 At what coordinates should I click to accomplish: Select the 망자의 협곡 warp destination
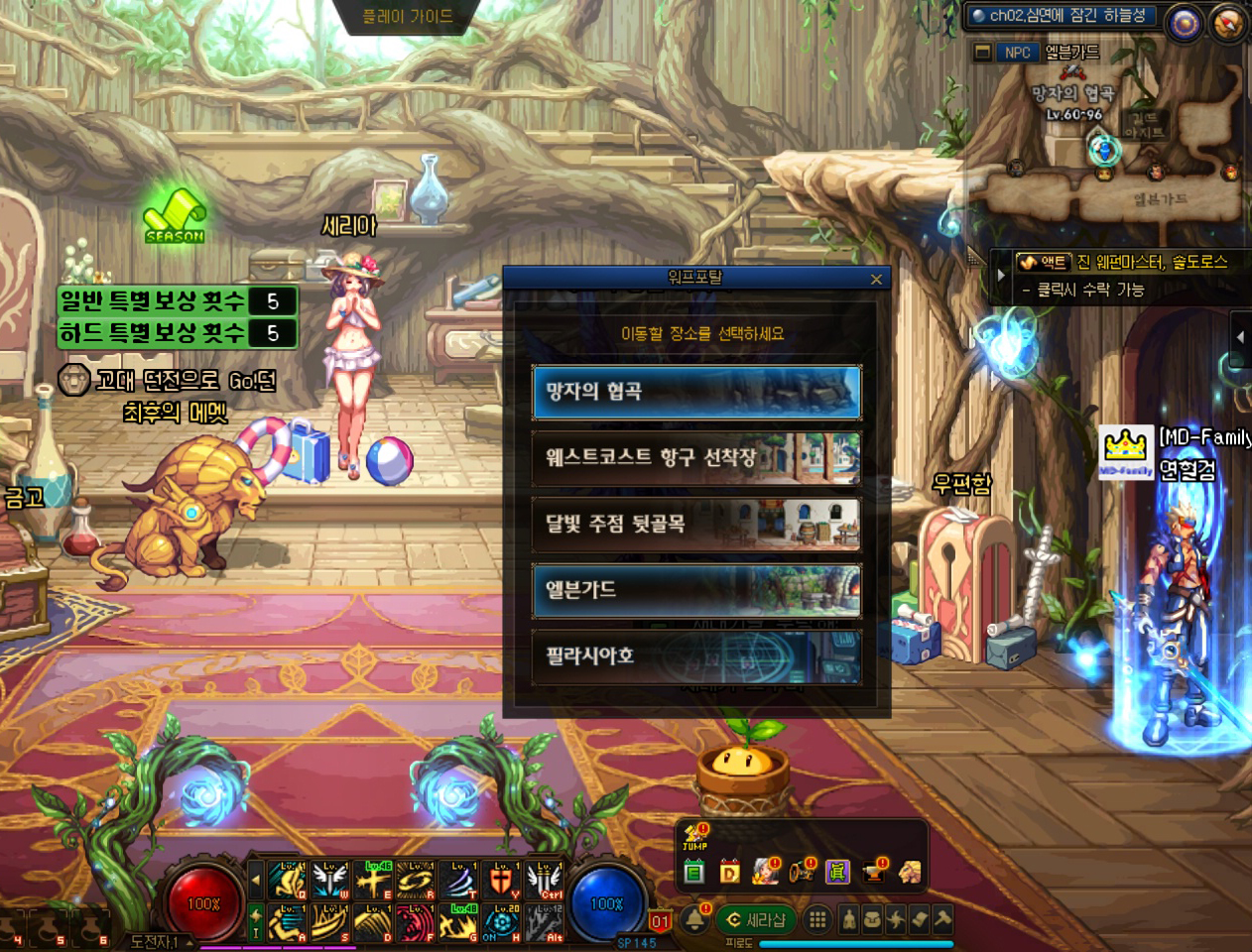(x=695, y=392)
